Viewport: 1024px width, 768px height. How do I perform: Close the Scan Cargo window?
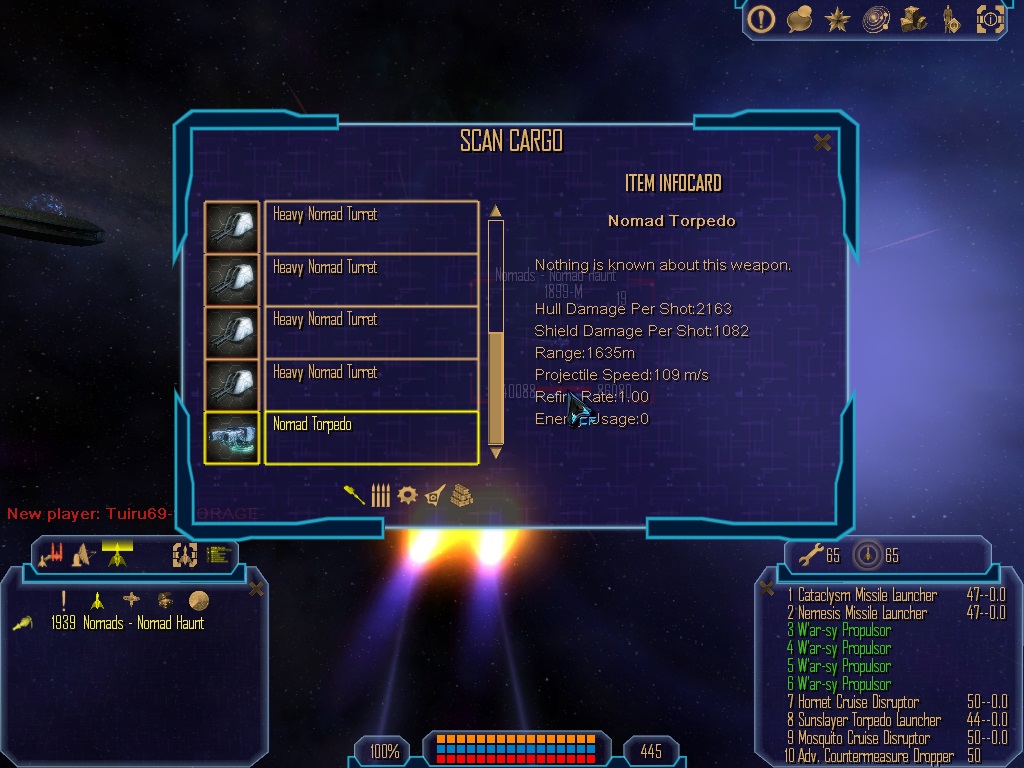822,143
